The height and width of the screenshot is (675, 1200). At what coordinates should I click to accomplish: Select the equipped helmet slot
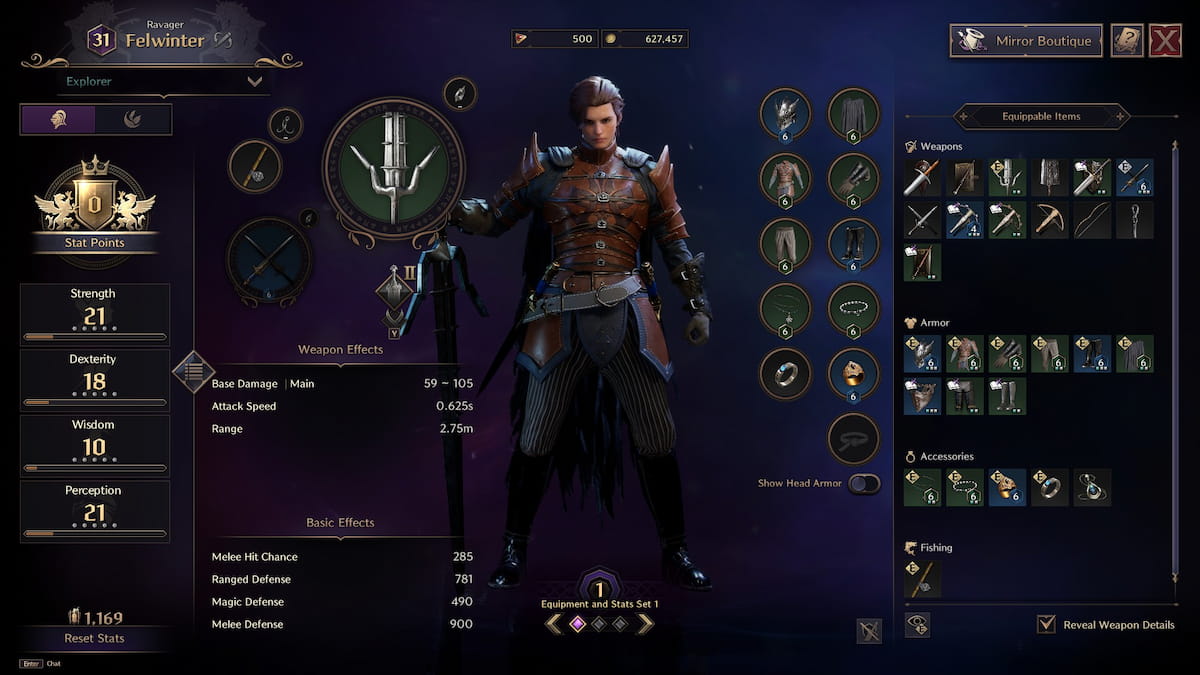tap(785, 114)
